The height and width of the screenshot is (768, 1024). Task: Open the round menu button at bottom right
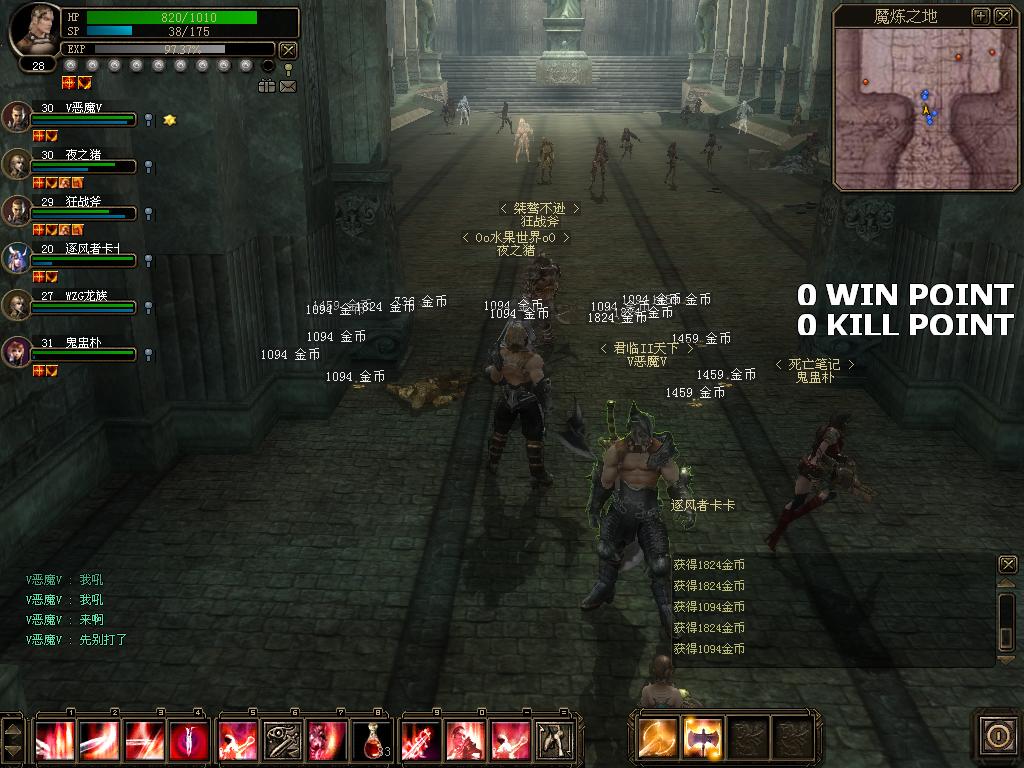(x=997, y=737)
